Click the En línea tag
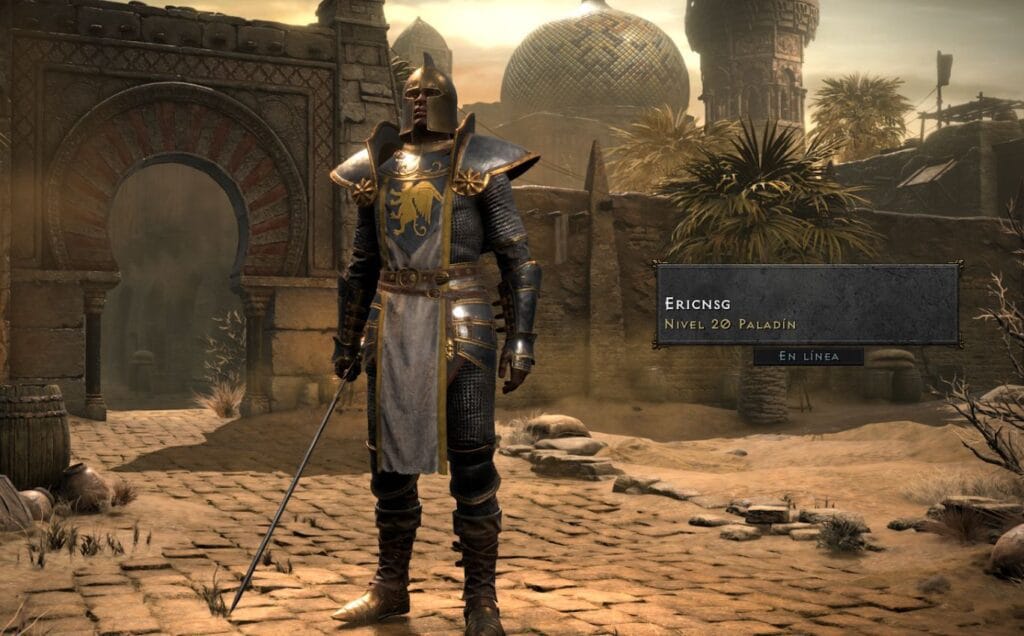This screenshot has height=636, width=1024. click(x=808, y=356)
